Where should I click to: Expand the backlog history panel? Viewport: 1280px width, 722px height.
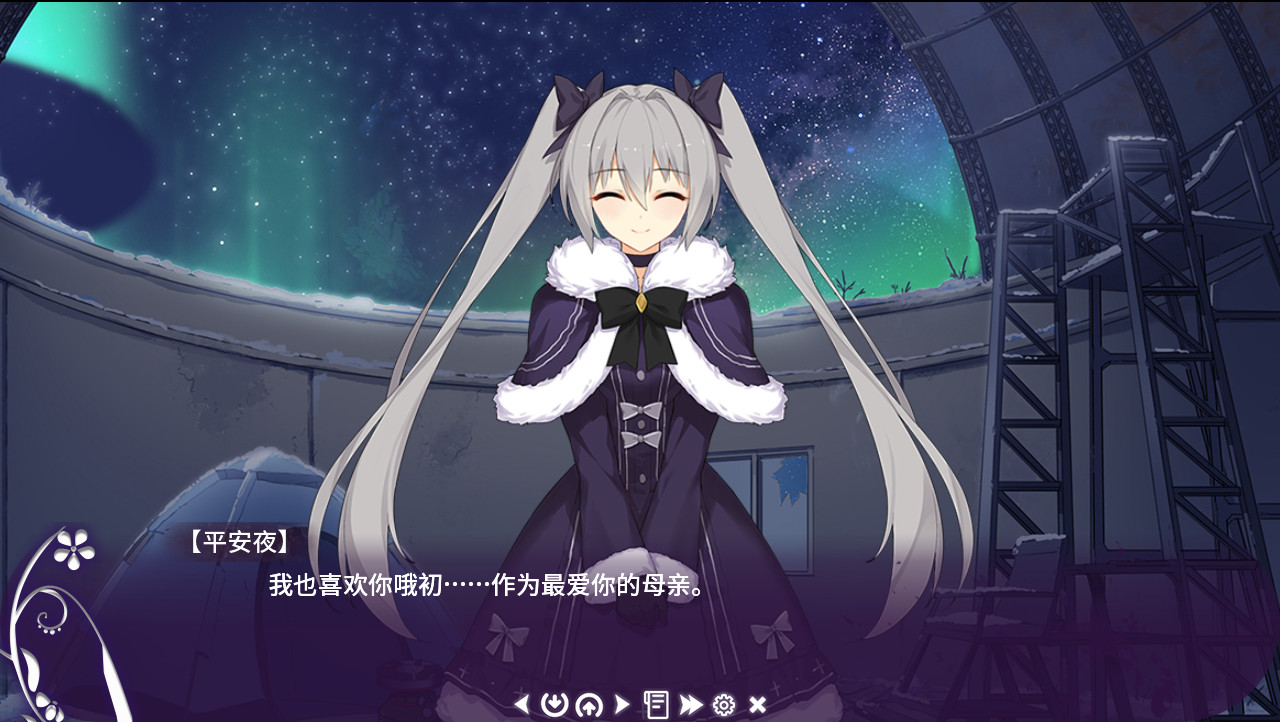(x=657, y=703)
